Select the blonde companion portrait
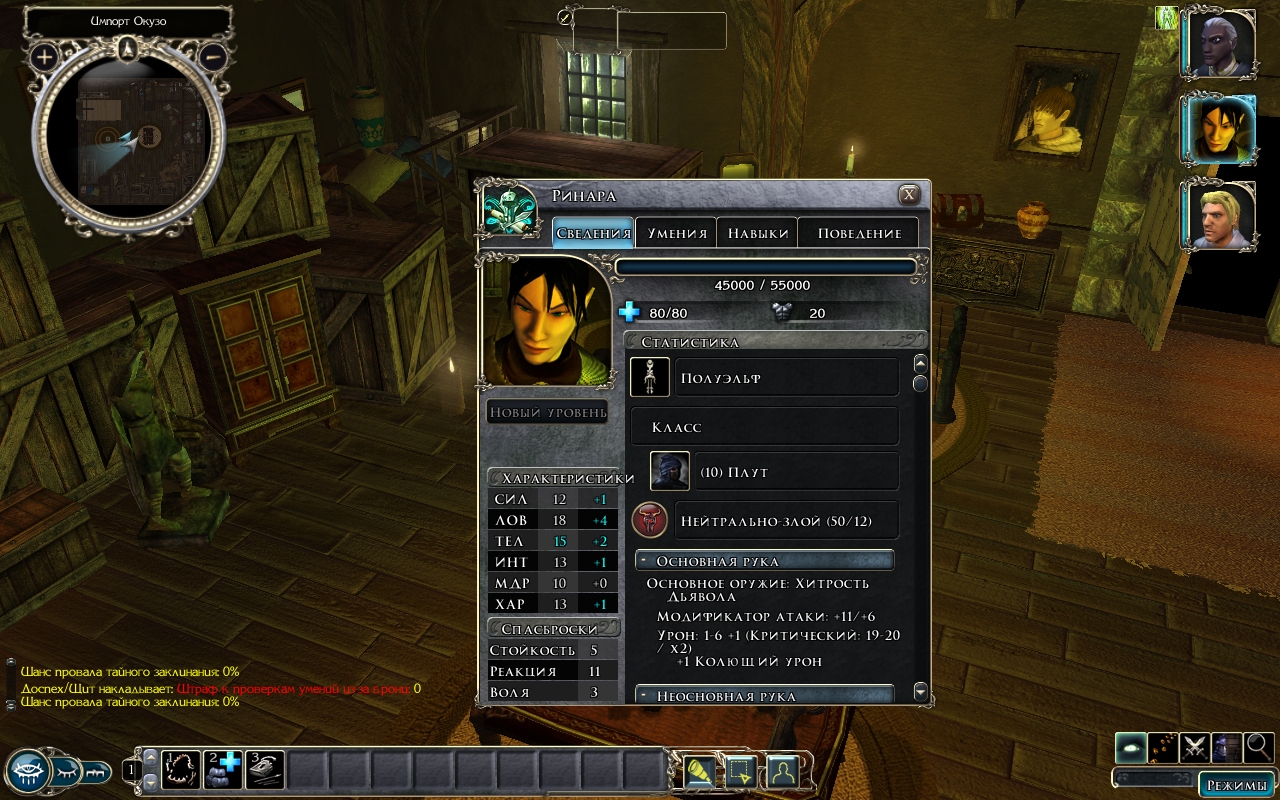The width and height of the screenshot is (1280, 800). pos(1220,216)
